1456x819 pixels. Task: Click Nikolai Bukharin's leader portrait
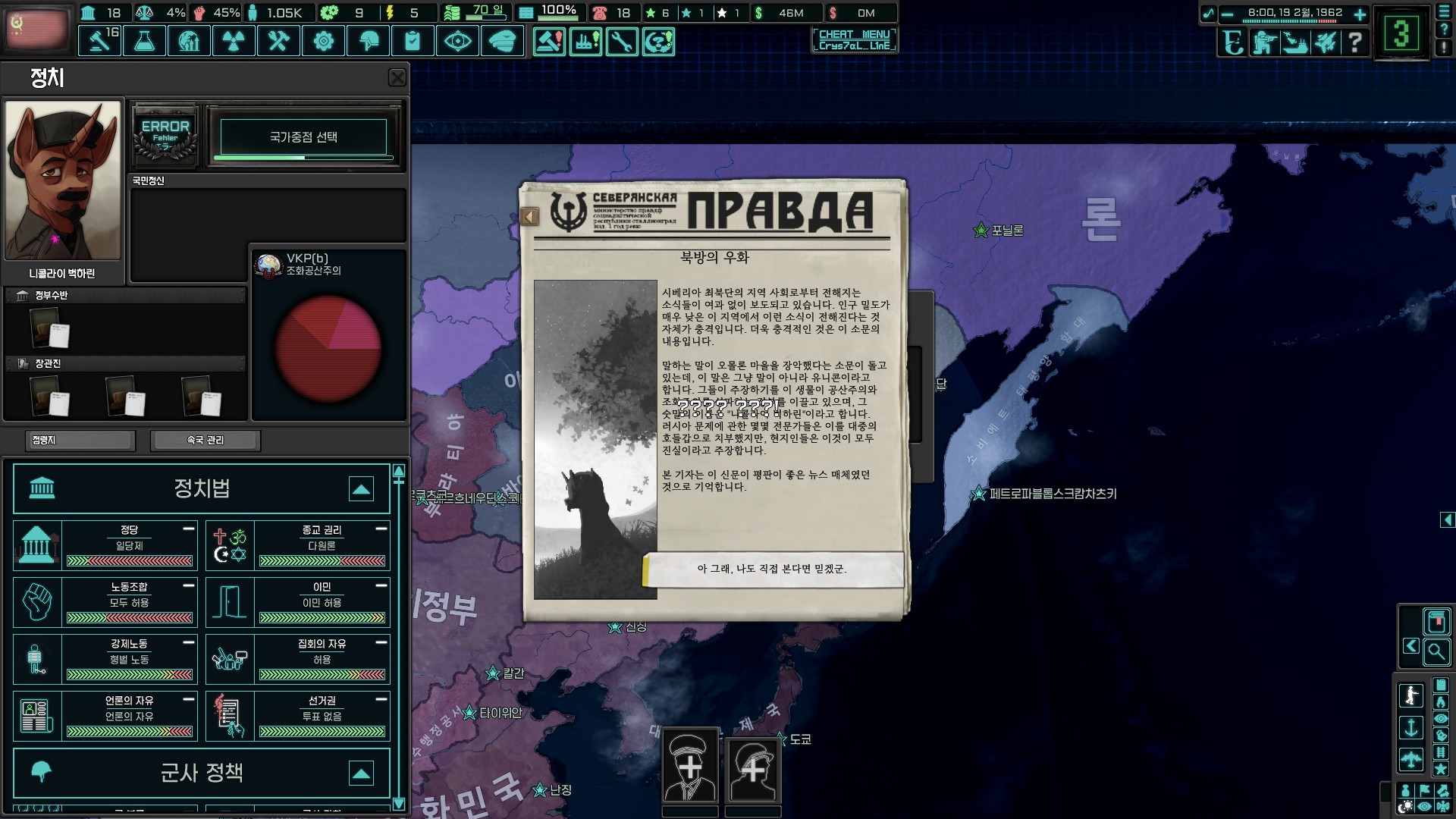click(x=63, y=180)
